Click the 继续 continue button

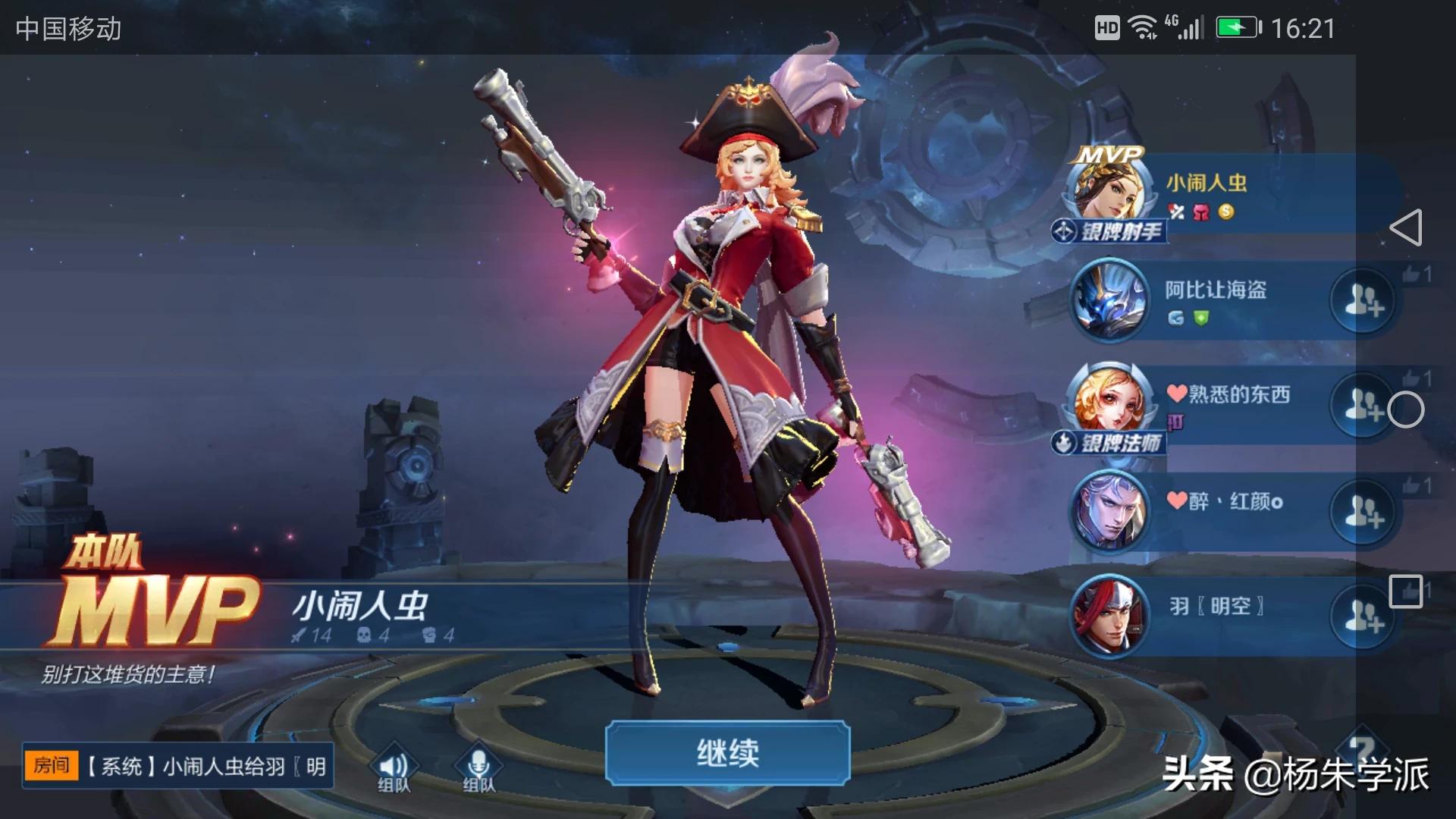[x=727, y=752]
